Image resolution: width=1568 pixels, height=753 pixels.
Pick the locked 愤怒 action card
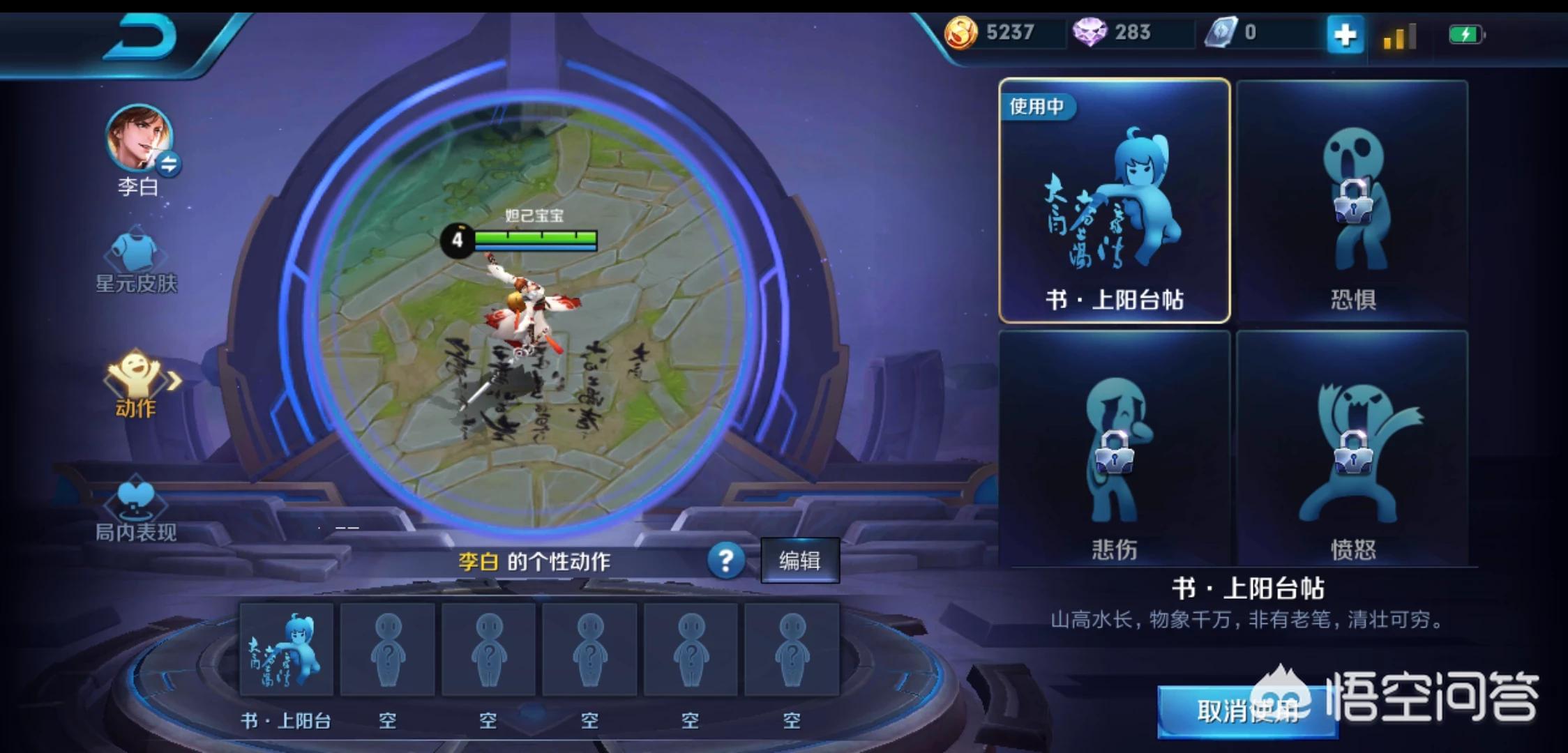pos(1352,450)
